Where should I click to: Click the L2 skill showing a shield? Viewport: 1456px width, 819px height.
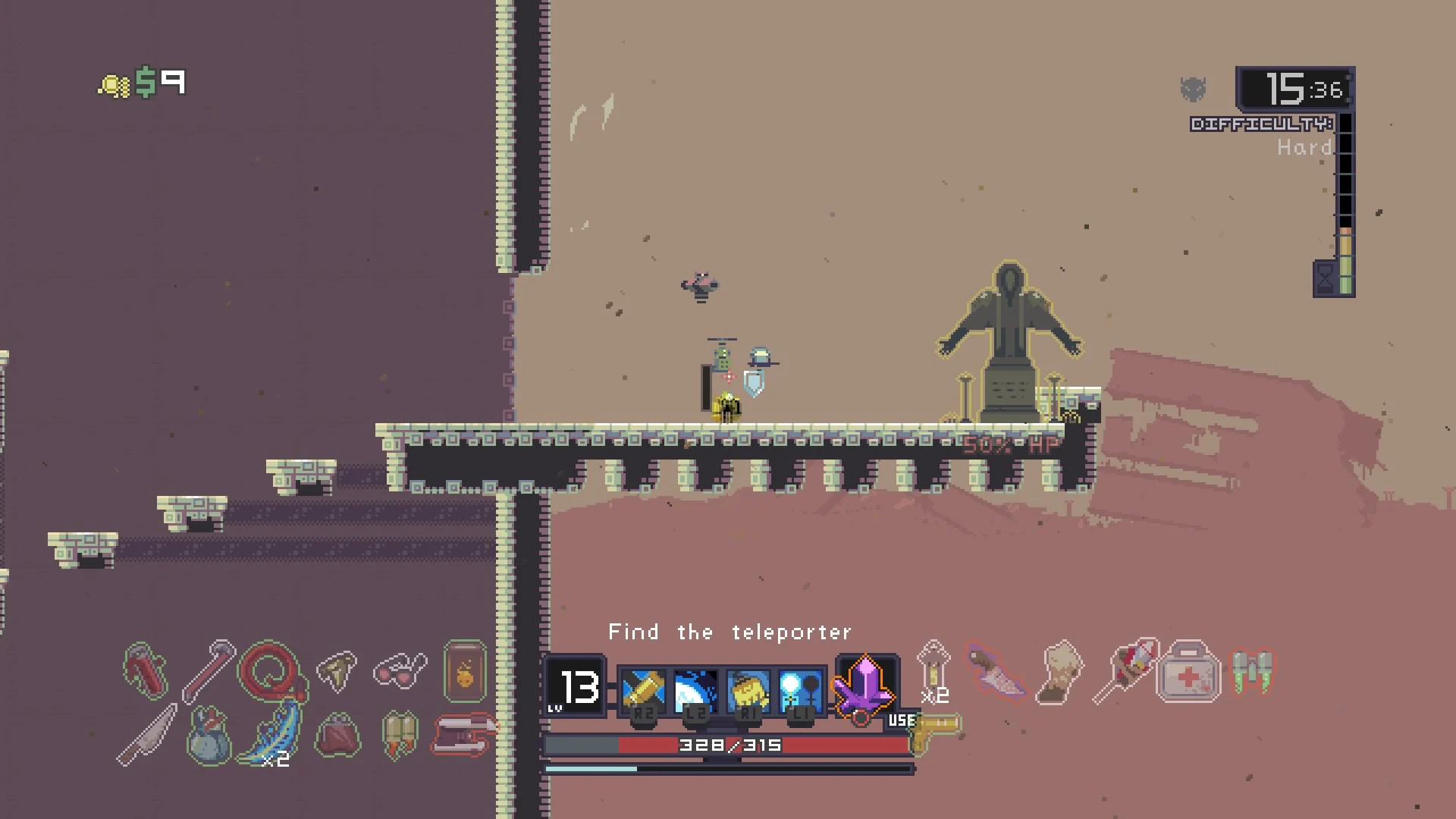coord(696,690)
